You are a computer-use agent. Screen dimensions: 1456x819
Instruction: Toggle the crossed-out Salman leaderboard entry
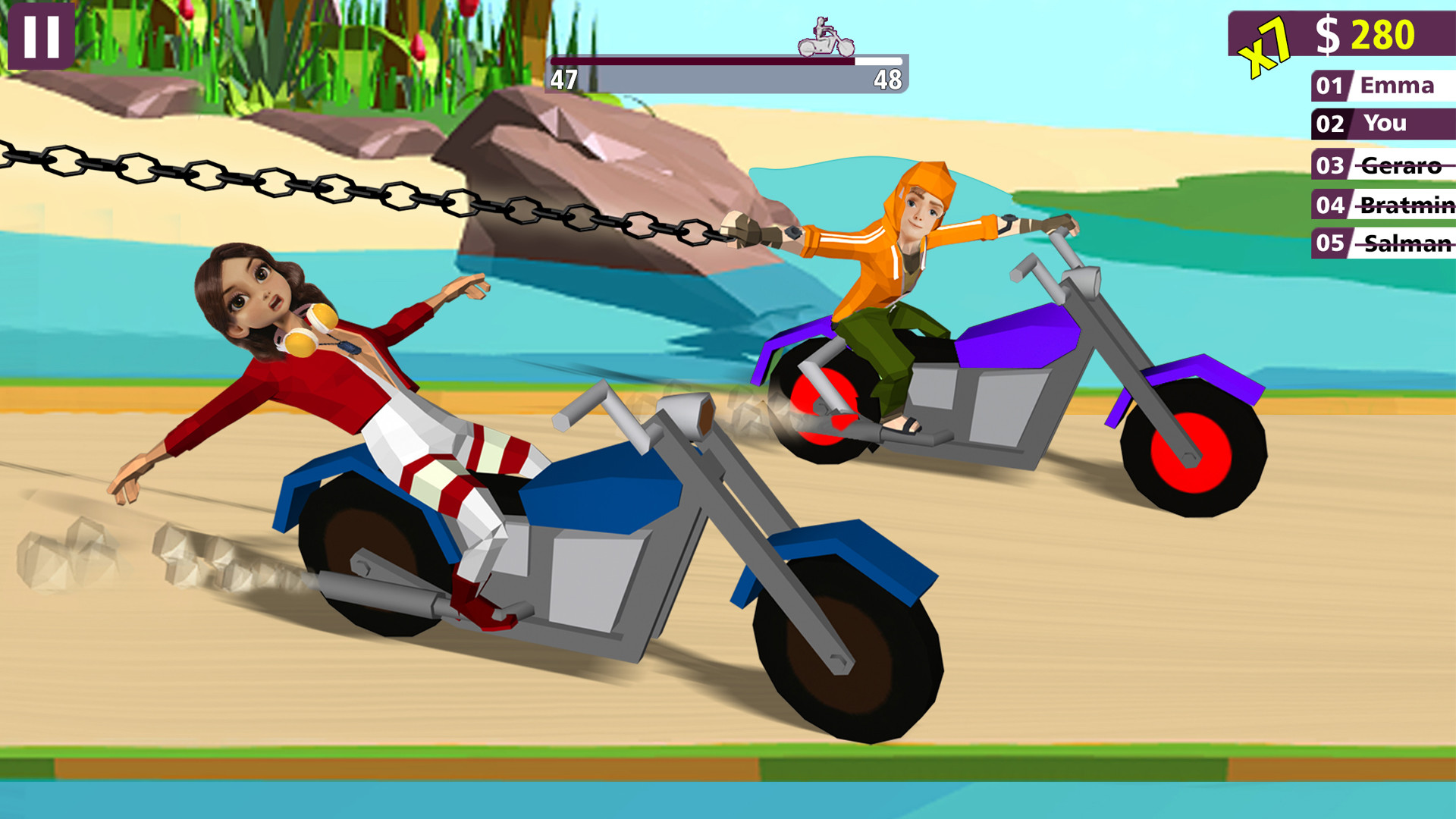tap(1407, 244)
